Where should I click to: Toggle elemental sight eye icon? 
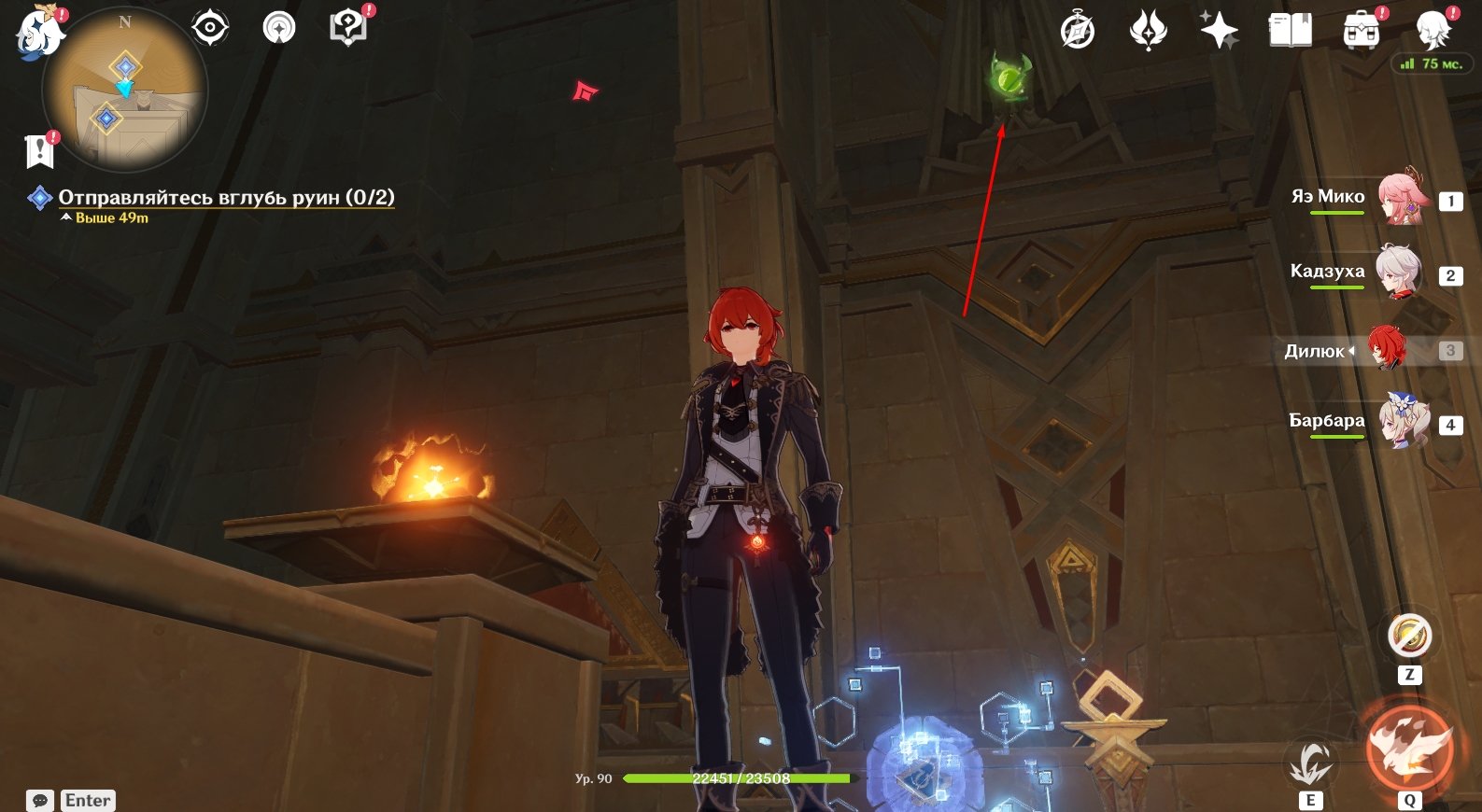coord(210,28)
